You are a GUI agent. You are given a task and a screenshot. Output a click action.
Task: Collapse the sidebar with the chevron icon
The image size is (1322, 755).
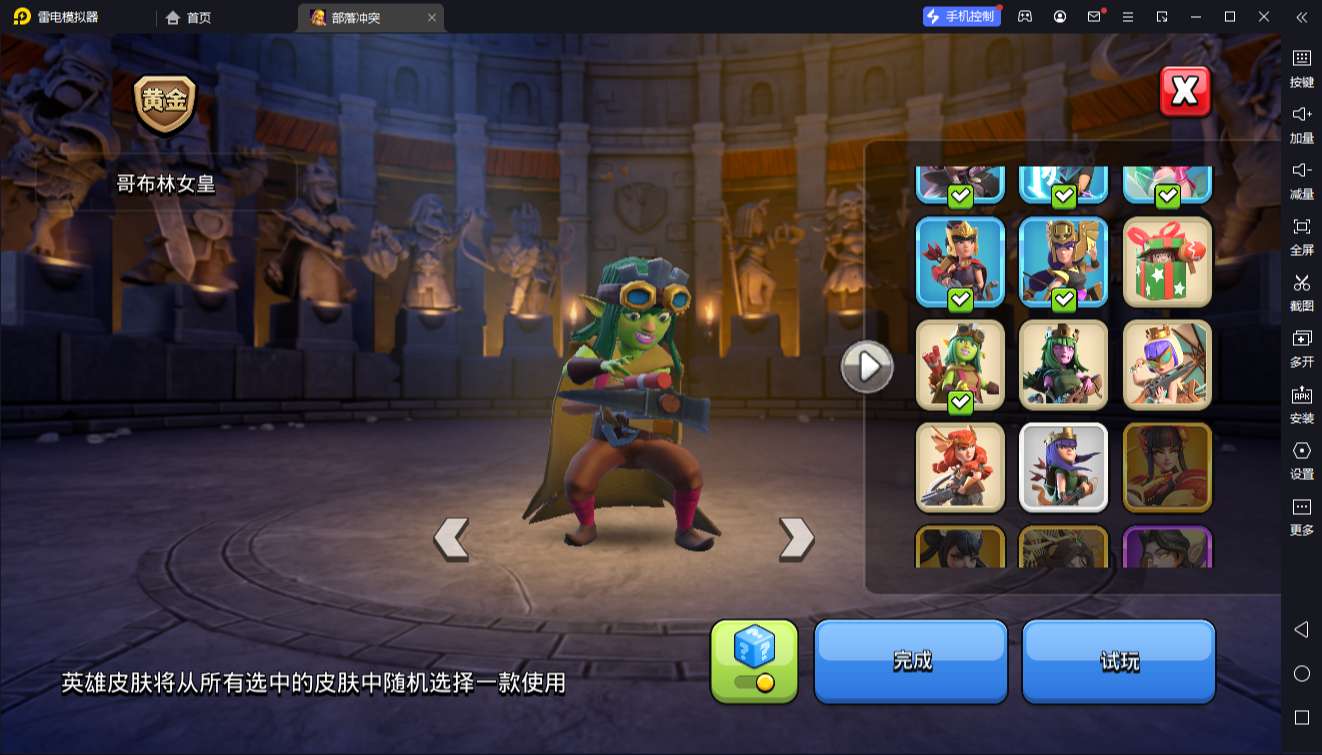[x=1301, y=17]
